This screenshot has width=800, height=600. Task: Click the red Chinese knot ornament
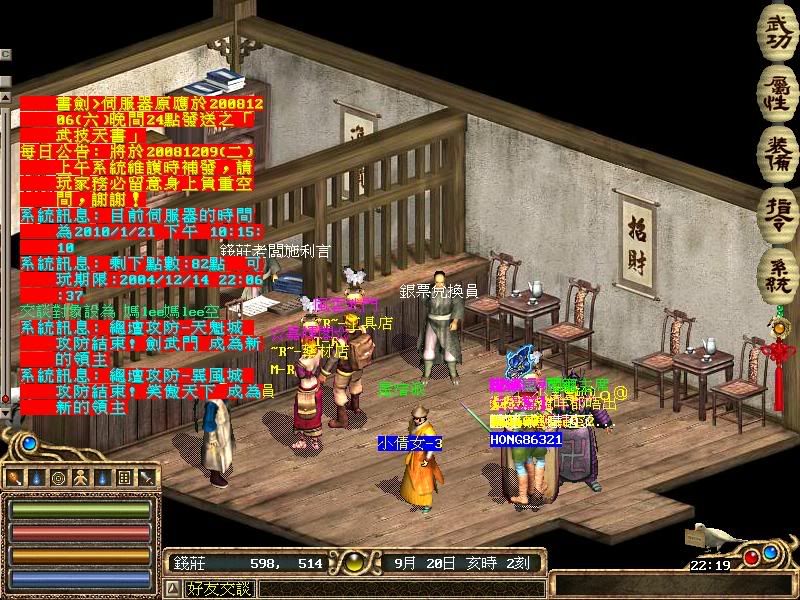(778, 357)
